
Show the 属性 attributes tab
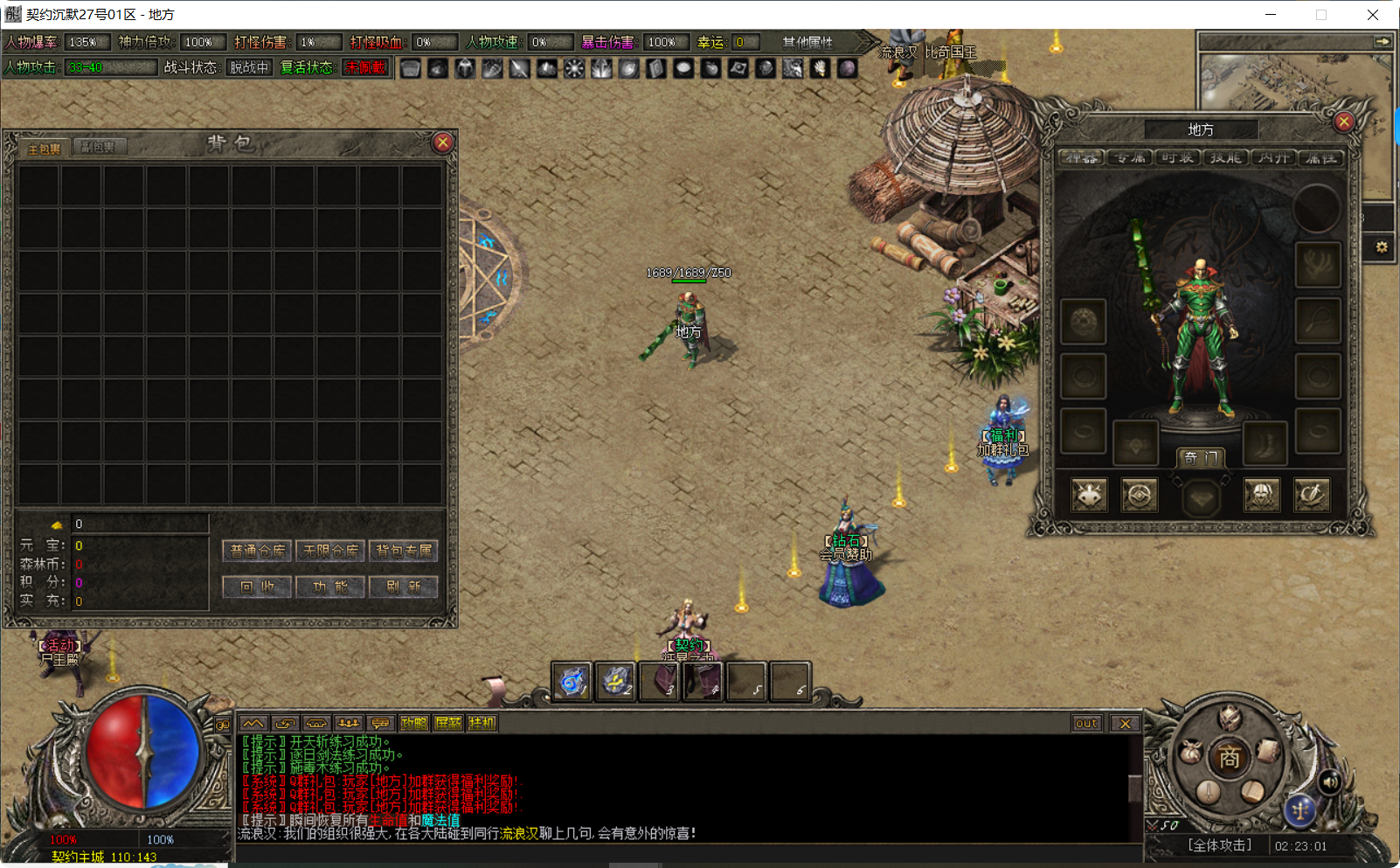[x=1320, y=157]
